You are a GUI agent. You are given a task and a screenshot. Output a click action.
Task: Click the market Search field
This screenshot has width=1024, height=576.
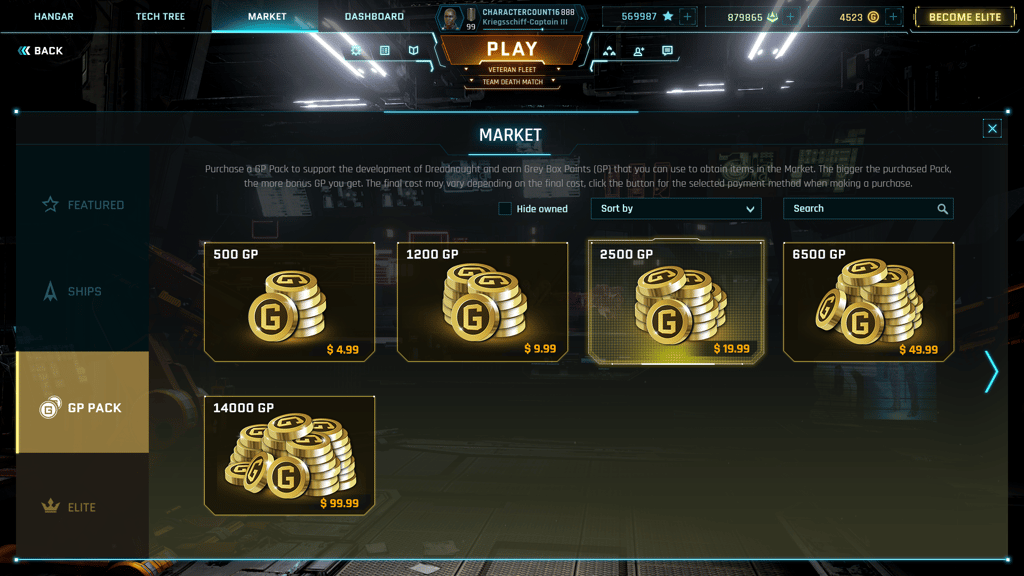pyautogui.click(x=866, y=209)
